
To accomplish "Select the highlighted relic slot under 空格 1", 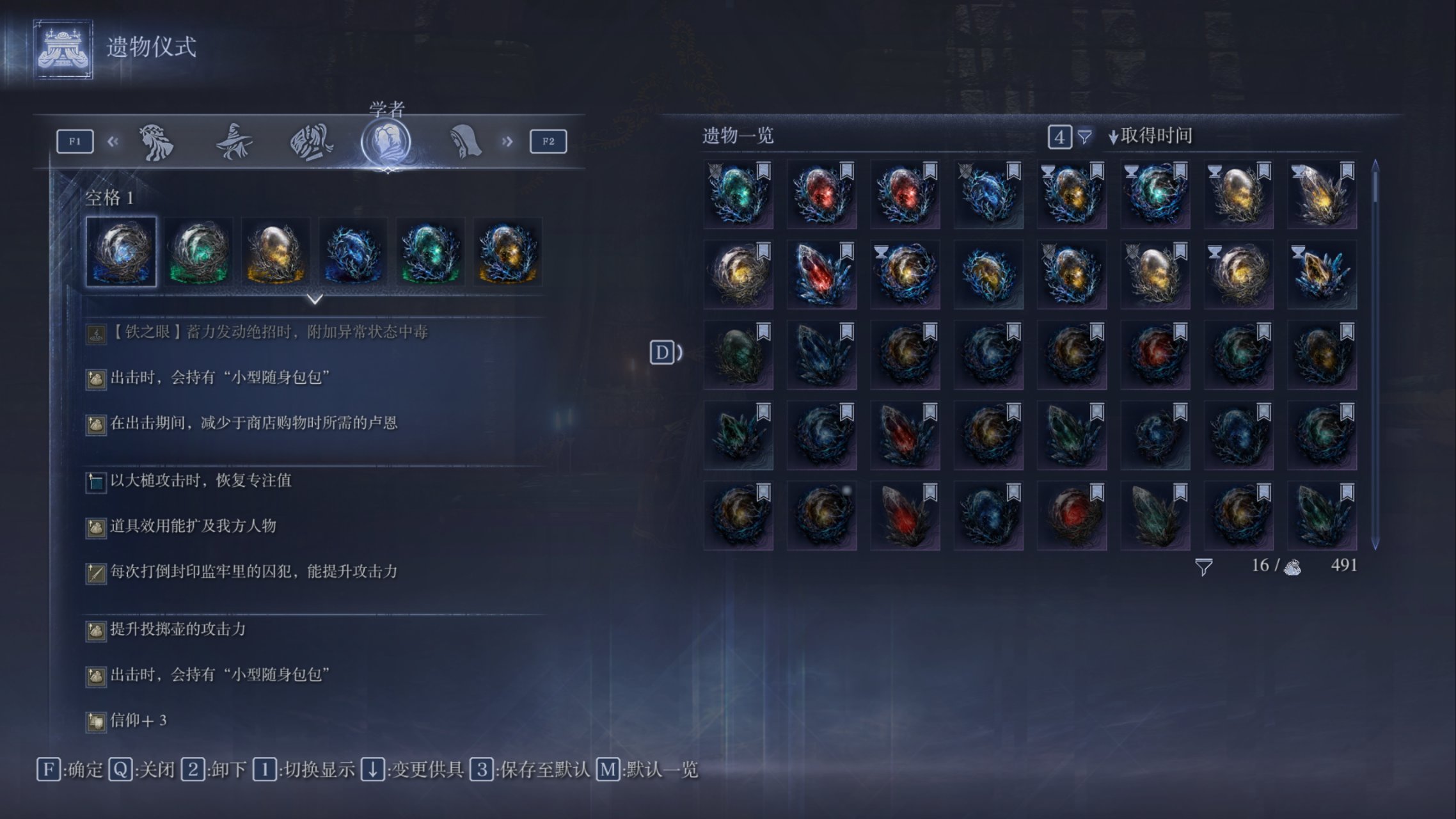I will [122, 252].
